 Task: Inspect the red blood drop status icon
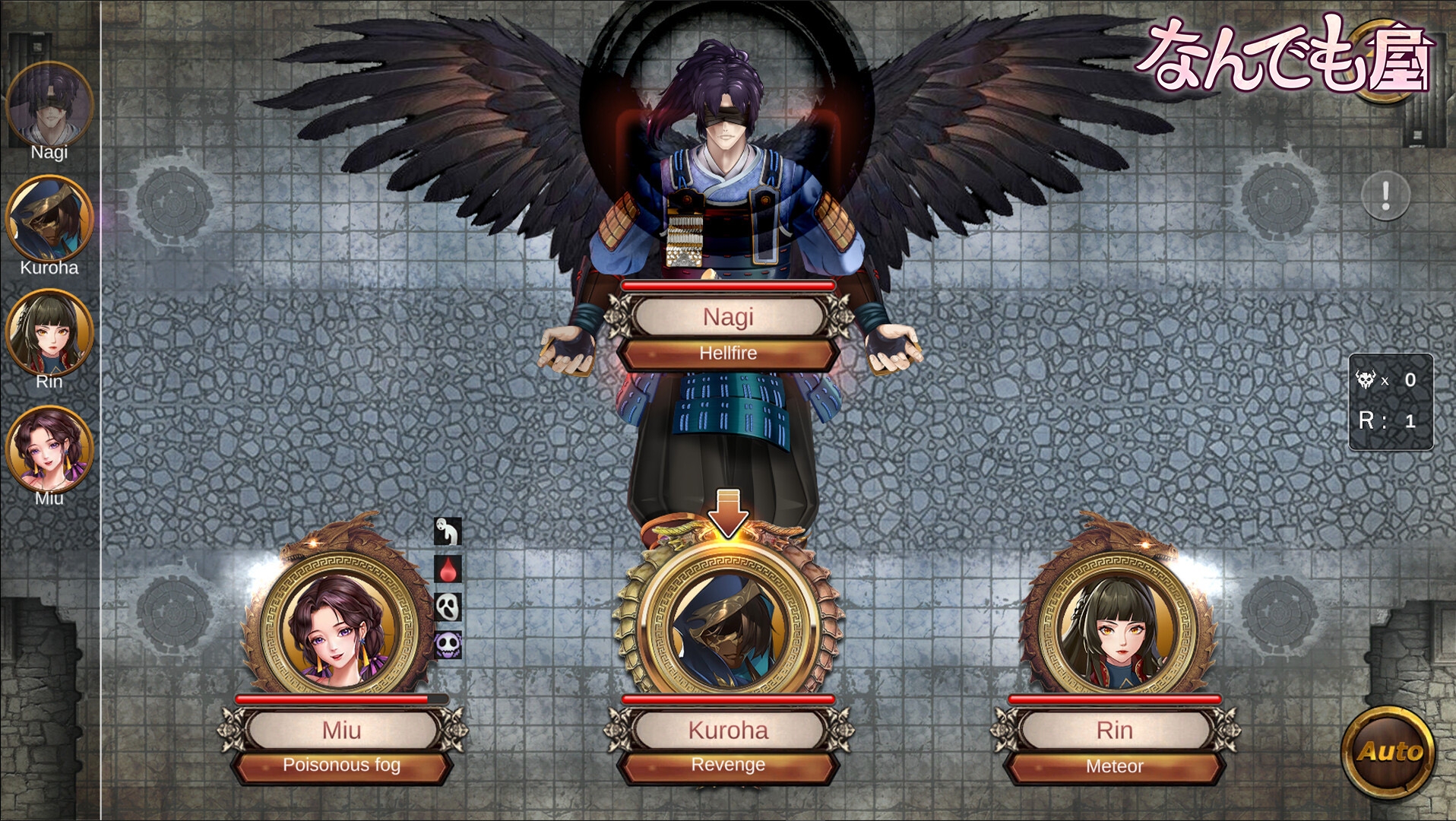point(448,569)
